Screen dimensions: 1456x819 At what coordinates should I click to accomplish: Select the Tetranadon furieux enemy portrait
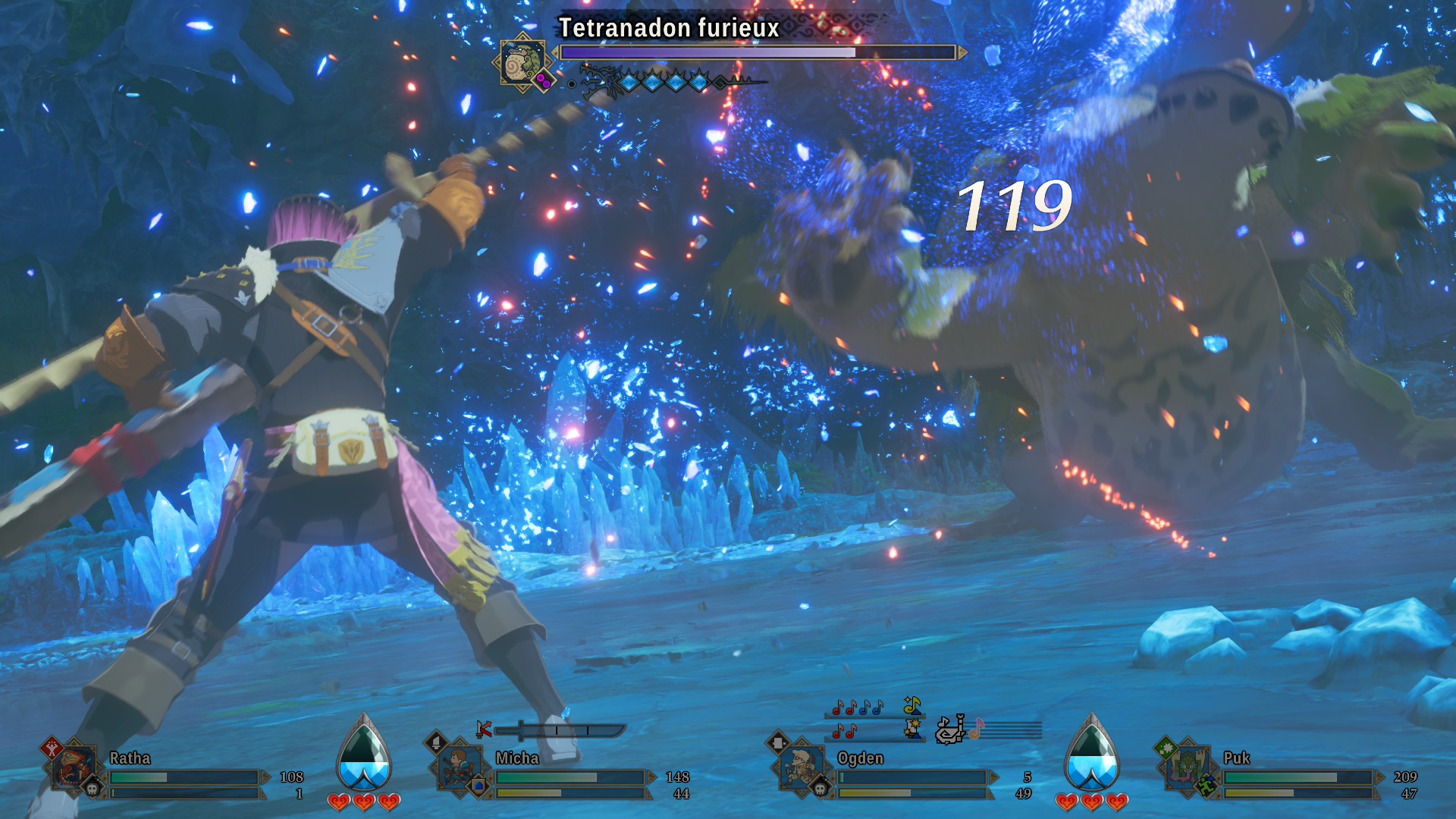pos(522,64)
